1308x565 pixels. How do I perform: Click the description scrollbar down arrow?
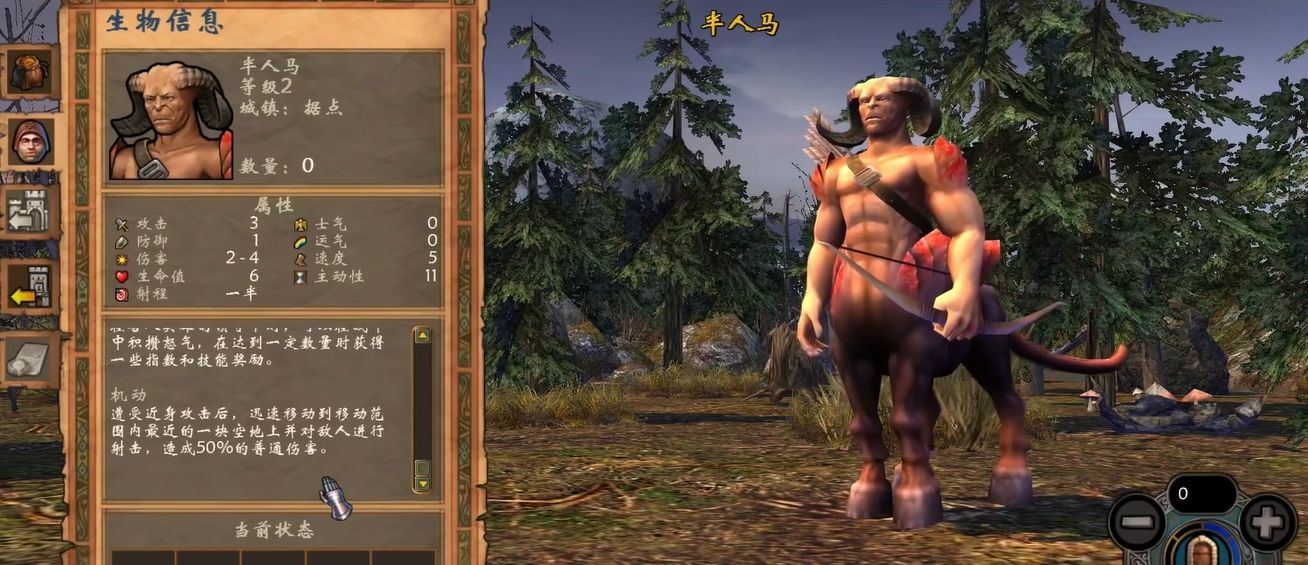422,483
